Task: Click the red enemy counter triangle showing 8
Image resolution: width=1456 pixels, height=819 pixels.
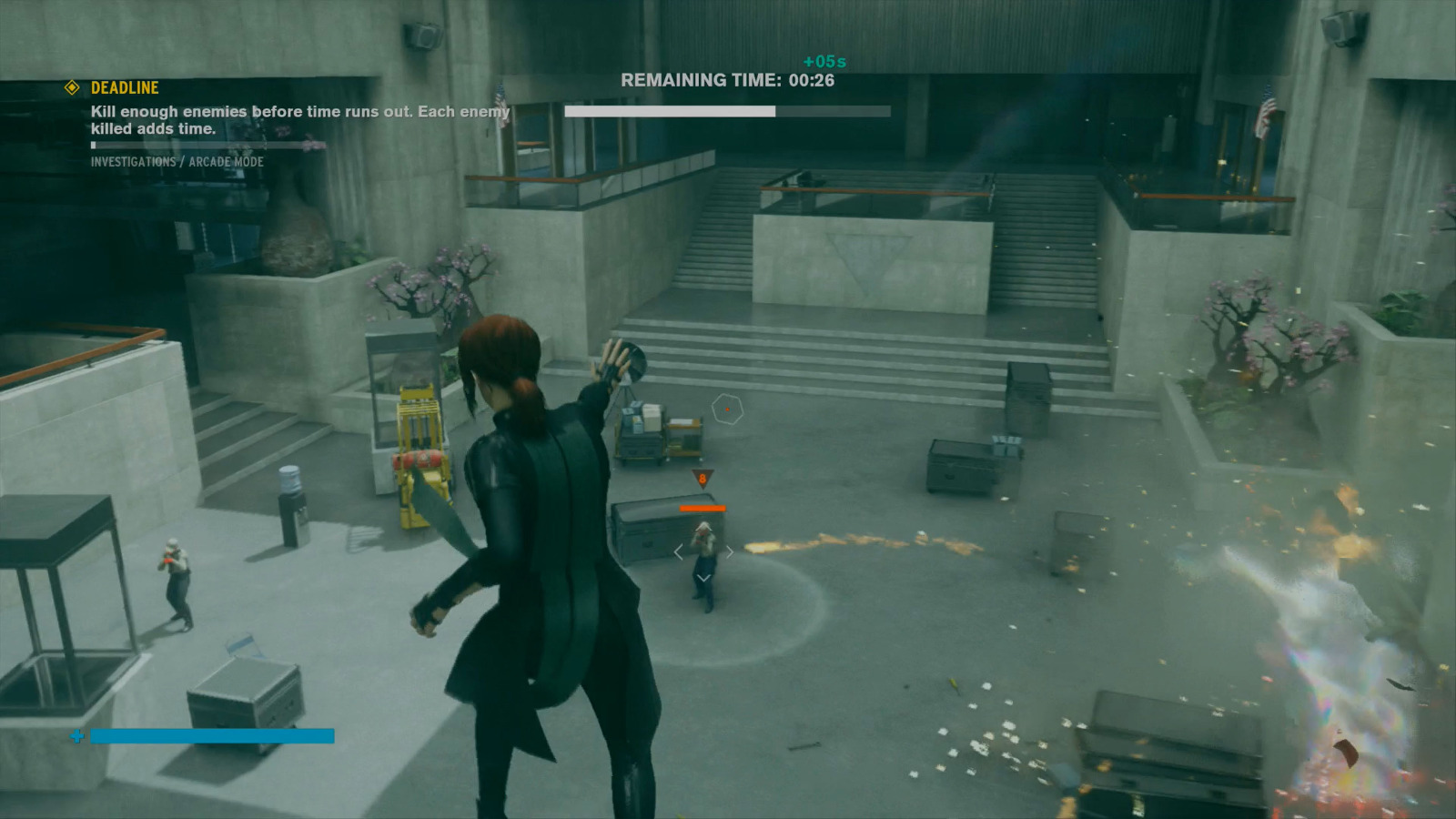Action: point(703,476)
